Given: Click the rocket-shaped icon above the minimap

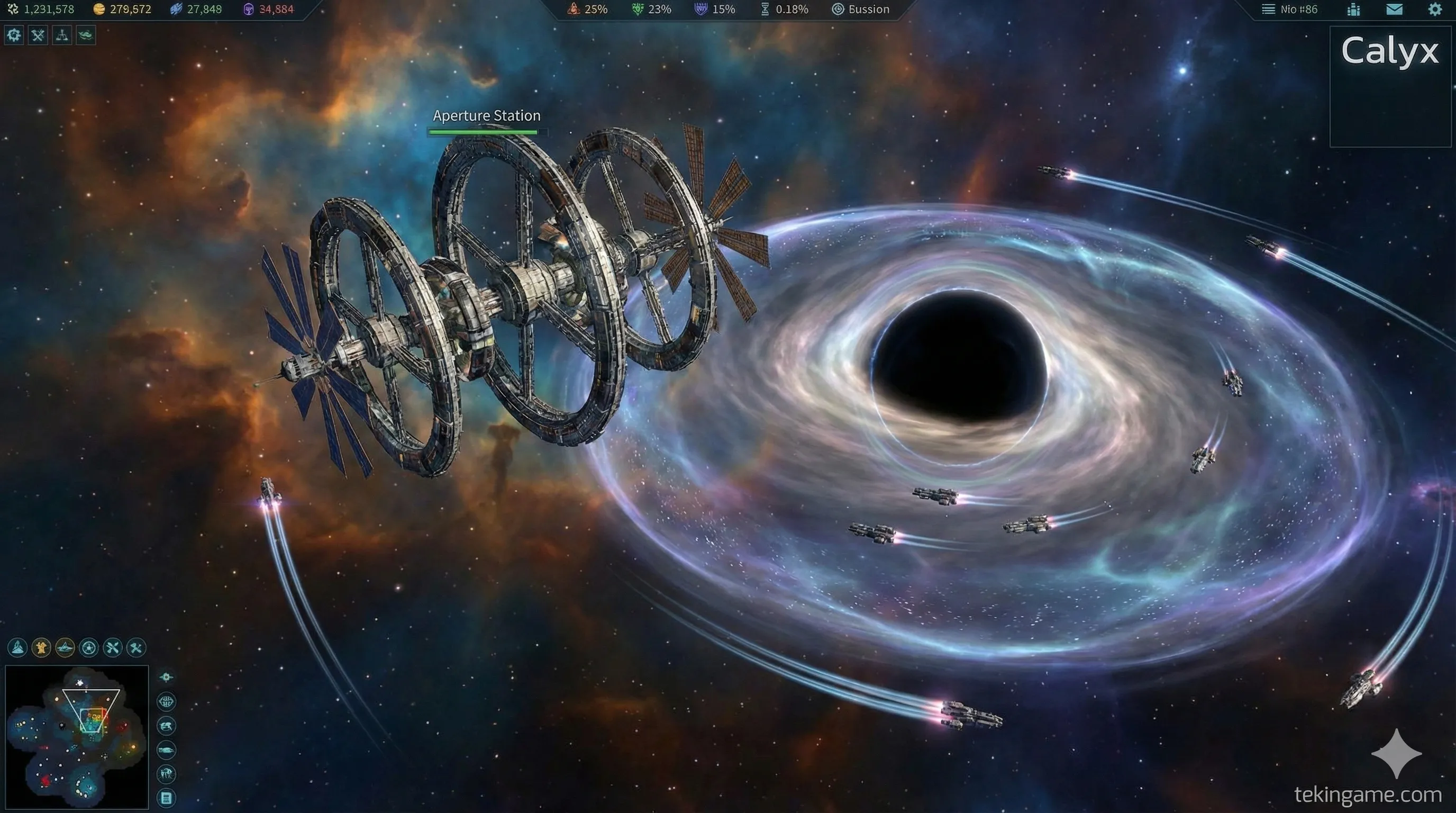Looking at the screenshot, I should [x=17, y=648].
